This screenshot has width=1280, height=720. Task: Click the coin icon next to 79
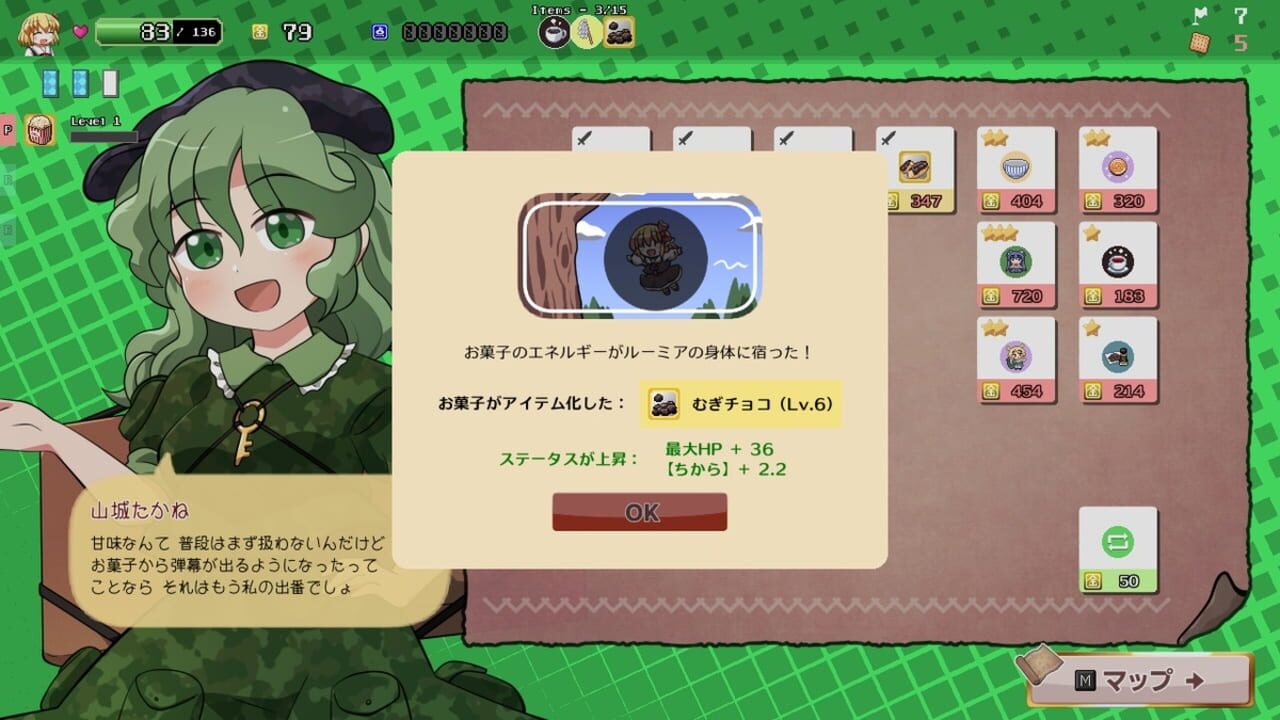click(258, 30)
